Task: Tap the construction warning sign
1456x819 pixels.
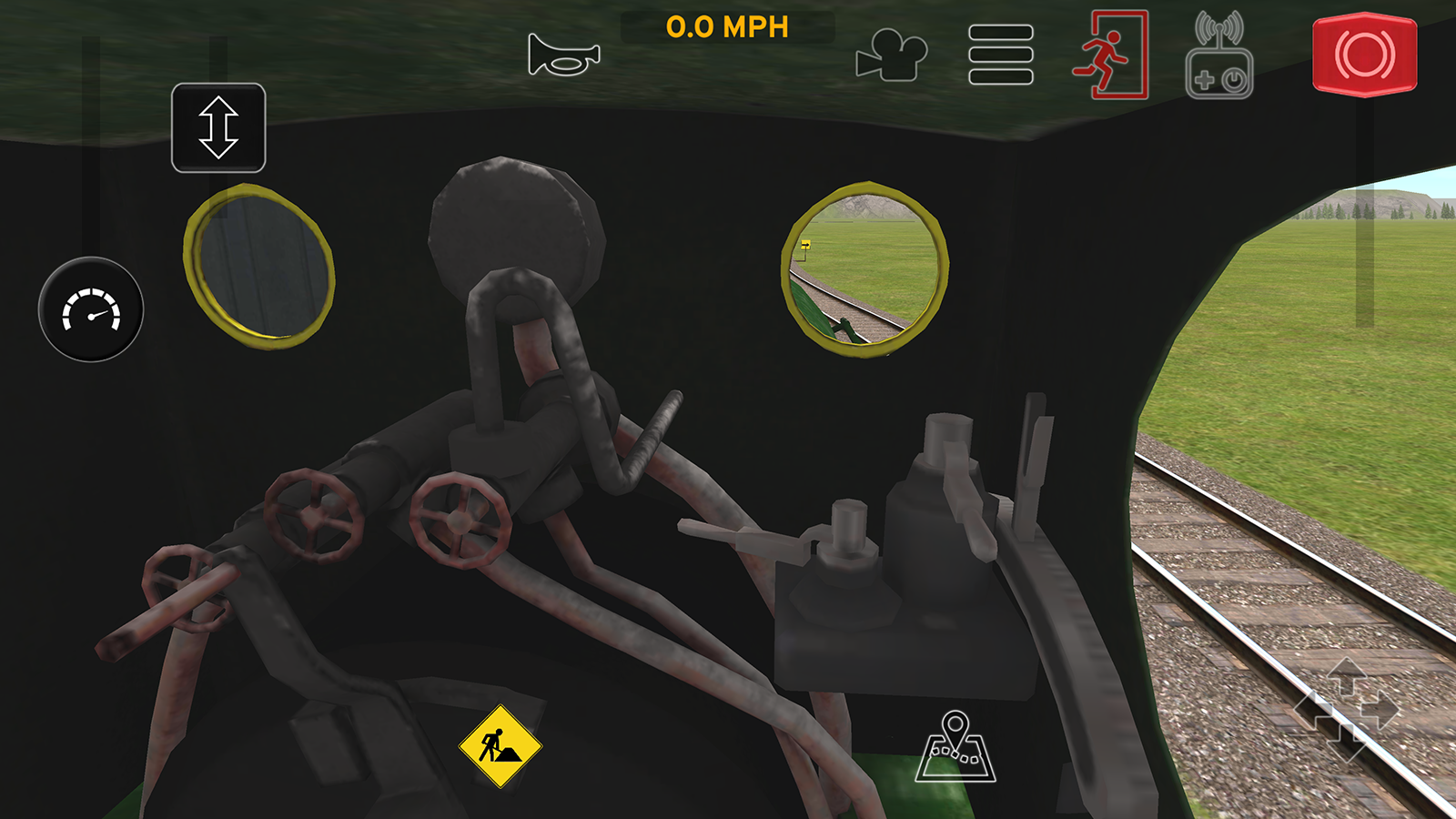Action: 499,746
